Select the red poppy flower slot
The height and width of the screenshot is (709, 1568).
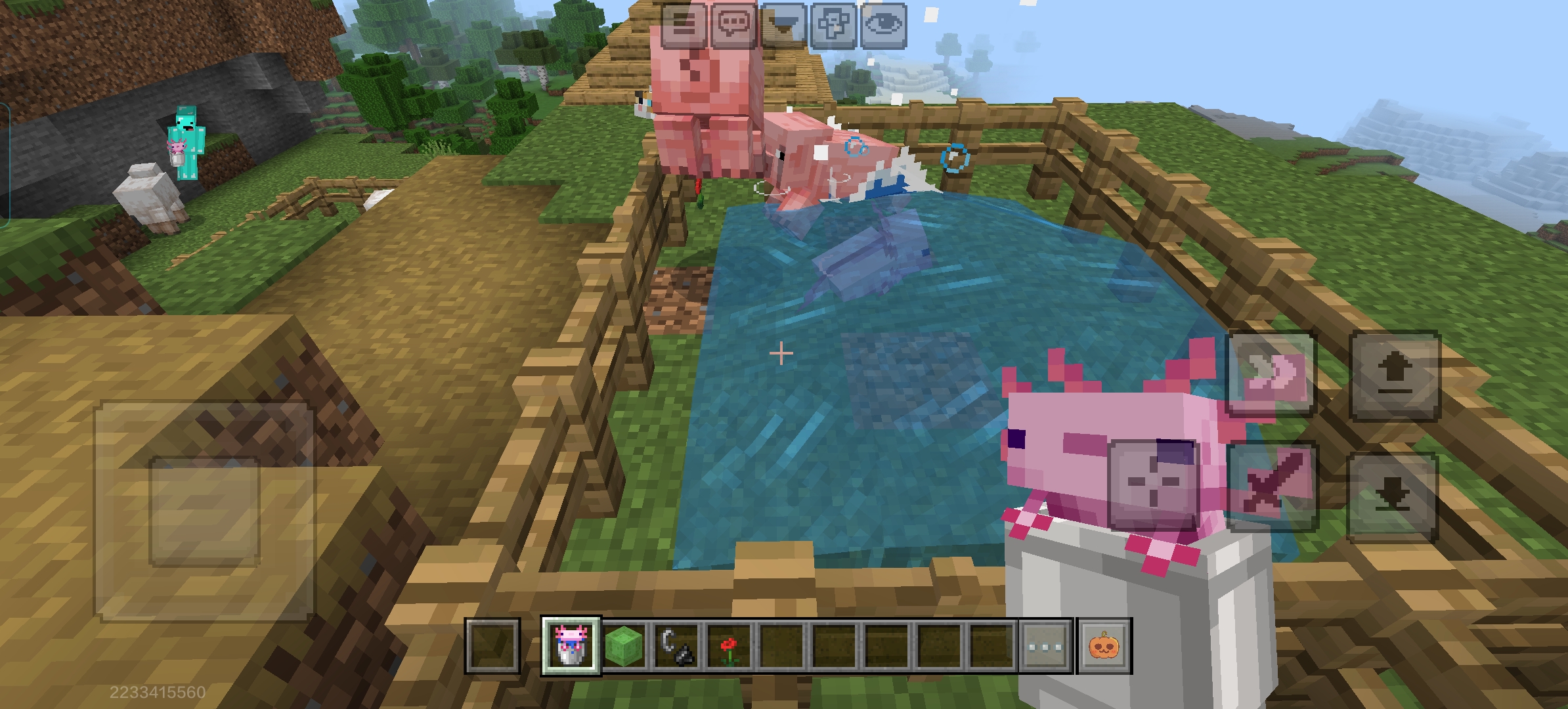729,645
